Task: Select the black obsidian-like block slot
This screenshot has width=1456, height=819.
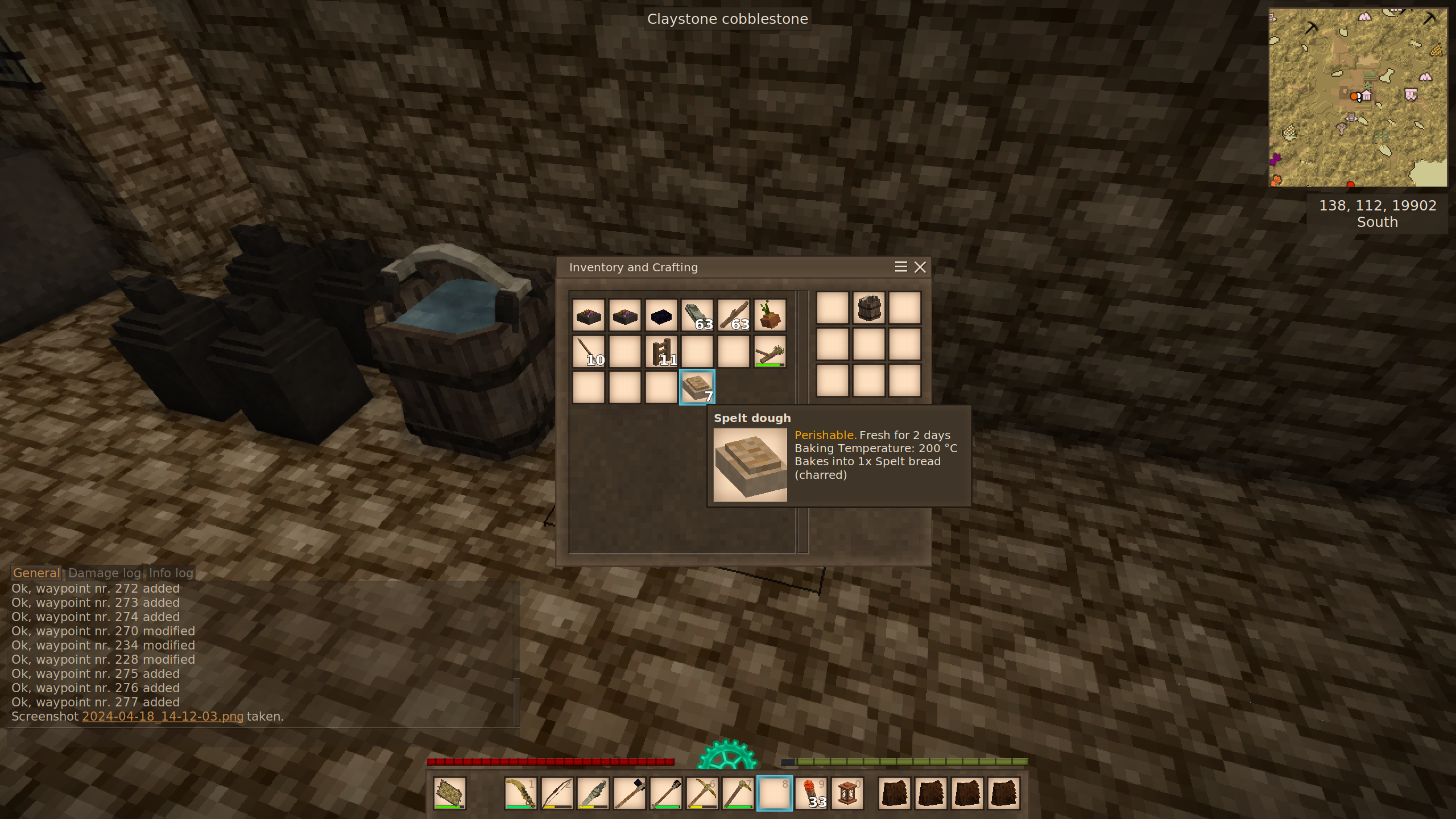Action: point(661,315)
